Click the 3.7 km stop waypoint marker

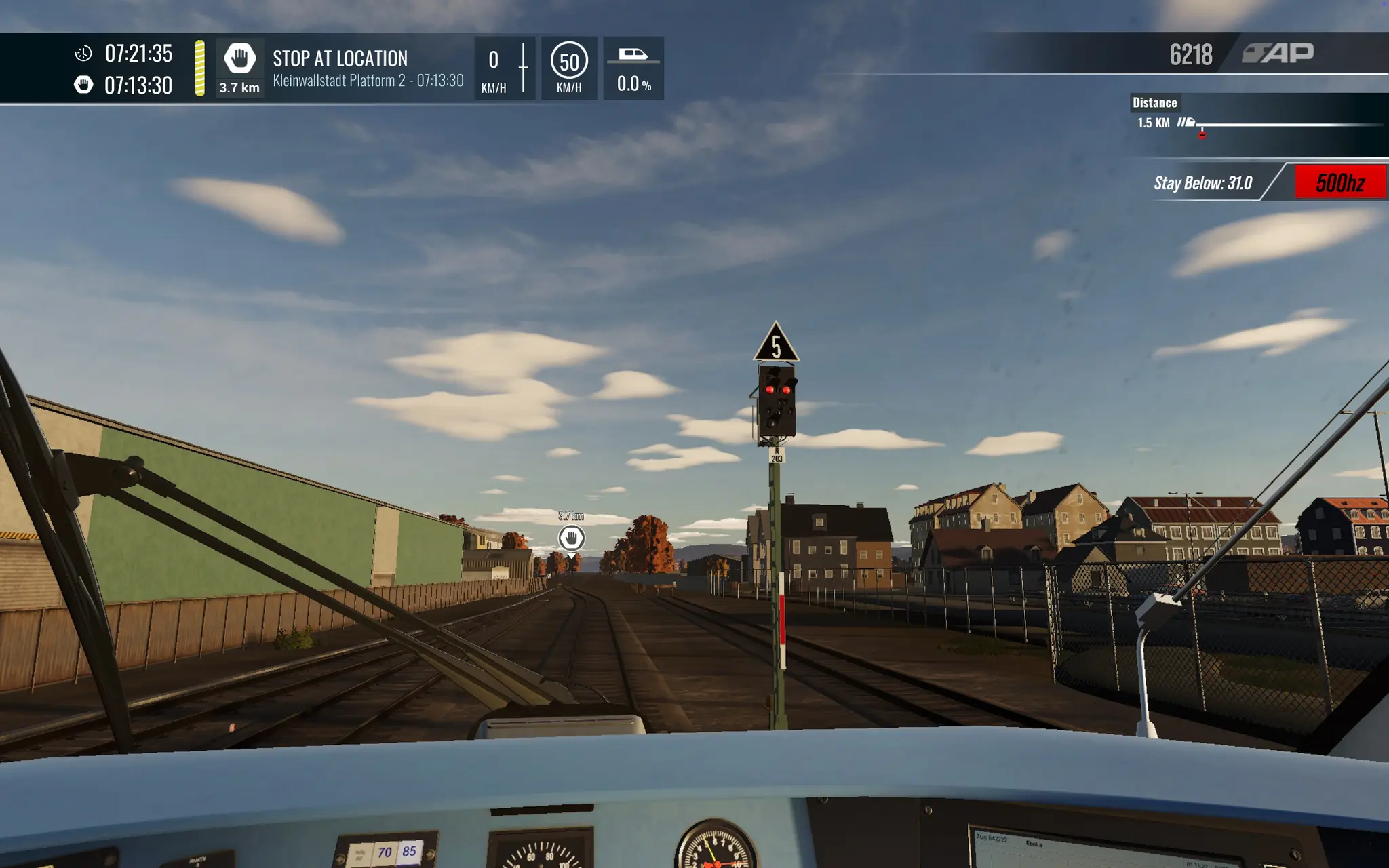[571, 538]
